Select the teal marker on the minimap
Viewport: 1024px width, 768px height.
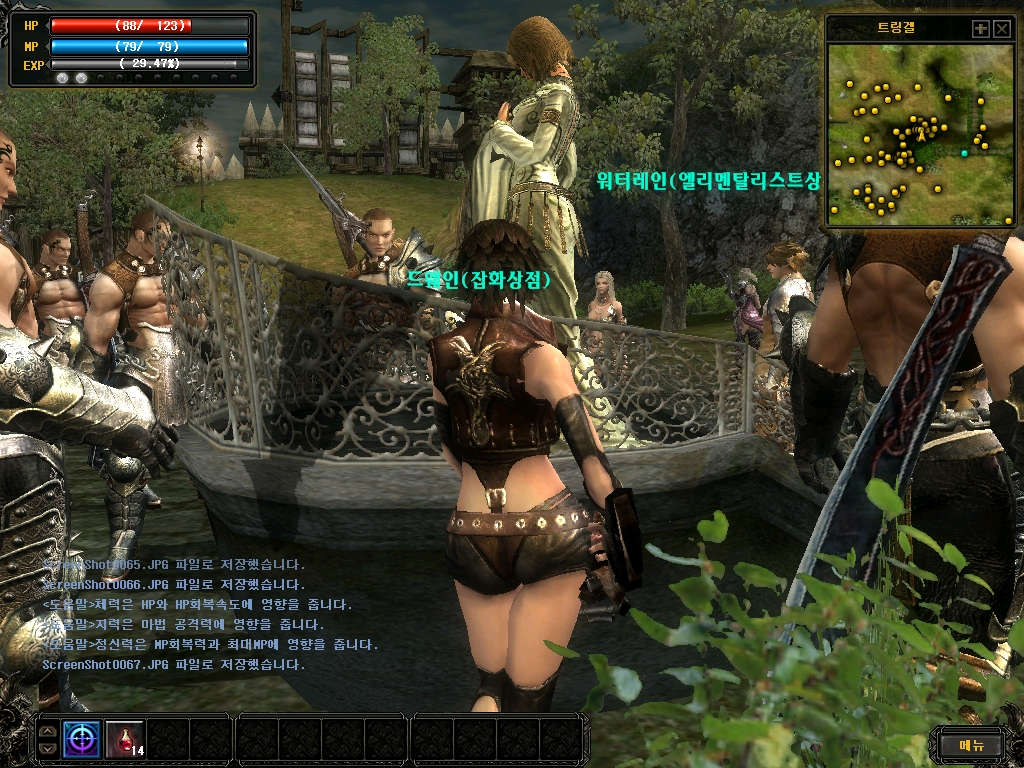(x=965, y=153)
